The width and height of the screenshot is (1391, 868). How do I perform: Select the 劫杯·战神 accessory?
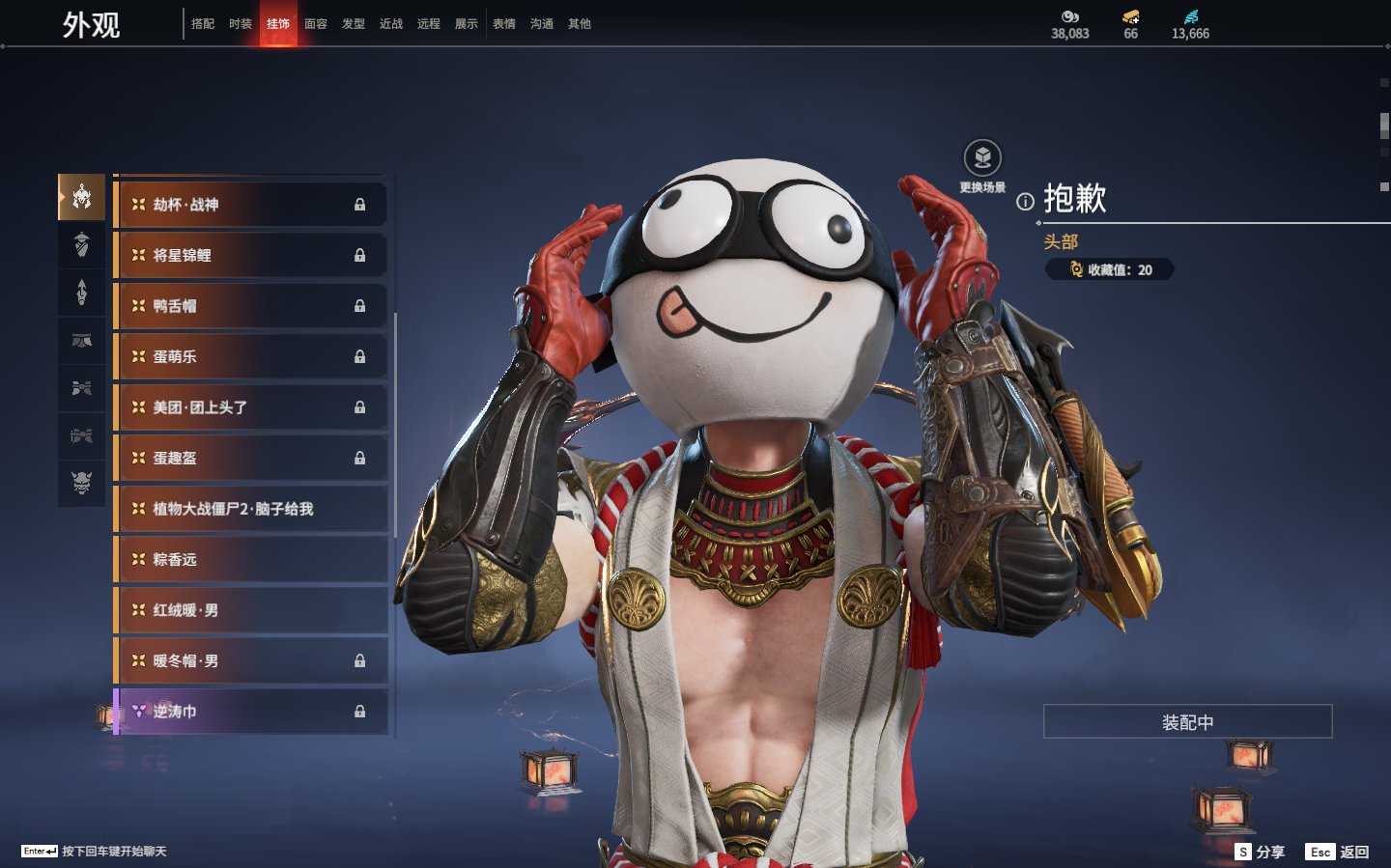pyautogui.click(x=251, y=205)
